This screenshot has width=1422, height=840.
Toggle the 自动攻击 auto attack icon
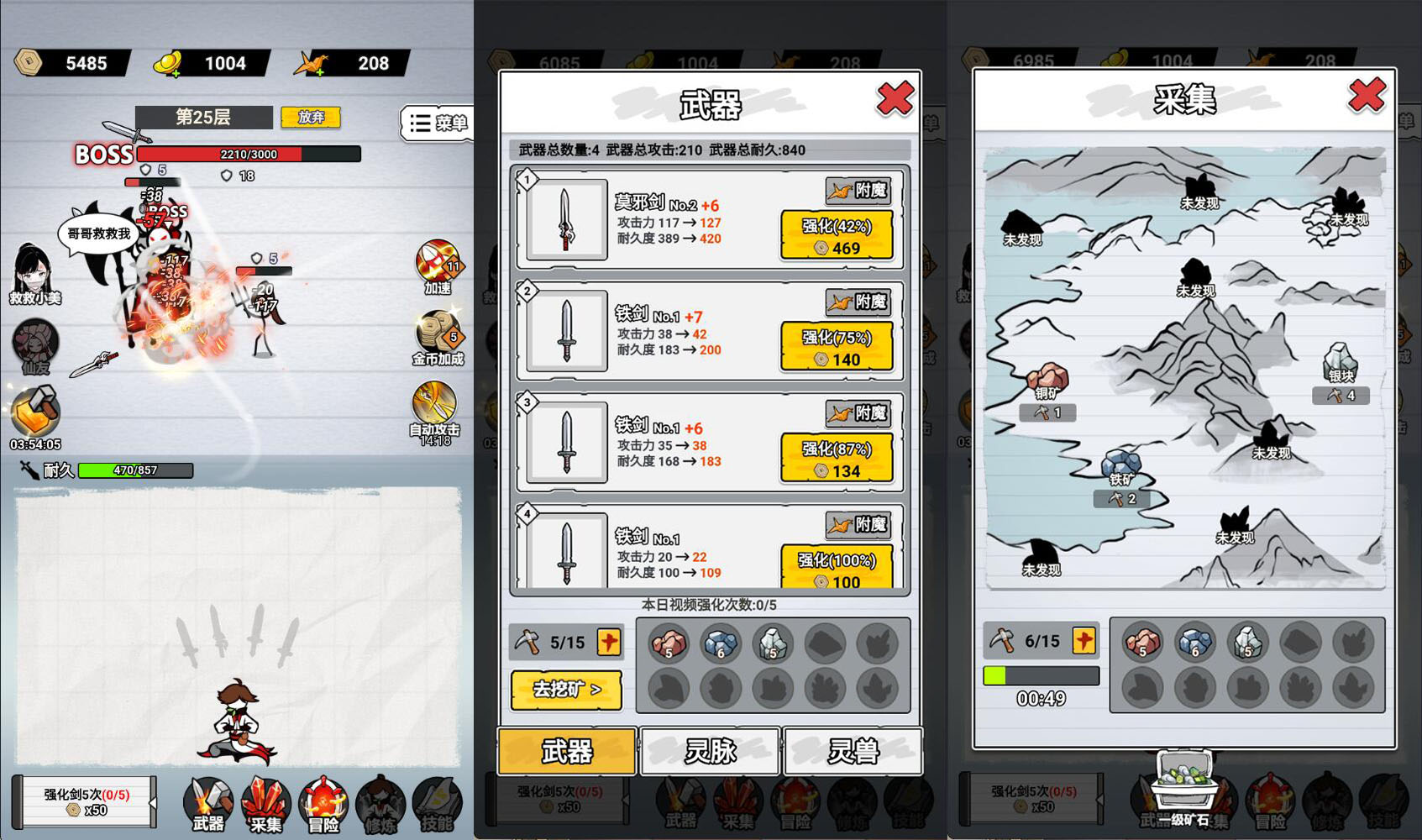pyautogui.click(x=434, y=407)
